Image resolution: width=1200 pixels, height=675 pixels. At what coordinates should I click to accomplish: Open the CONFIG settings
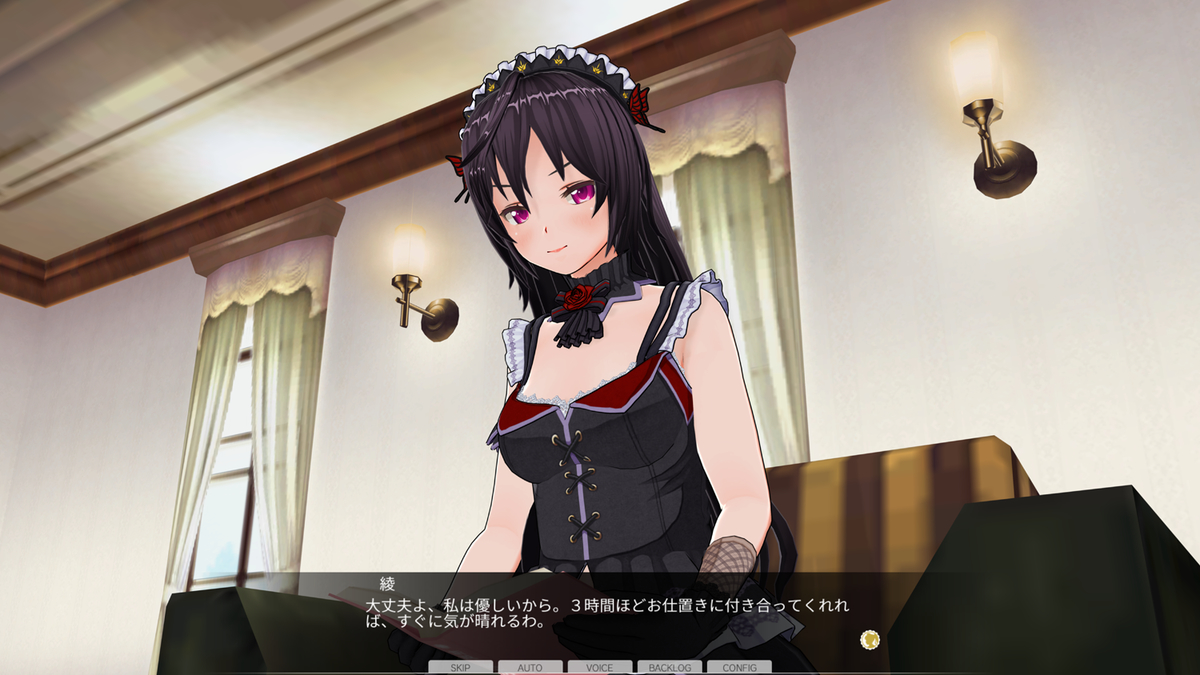739,667
